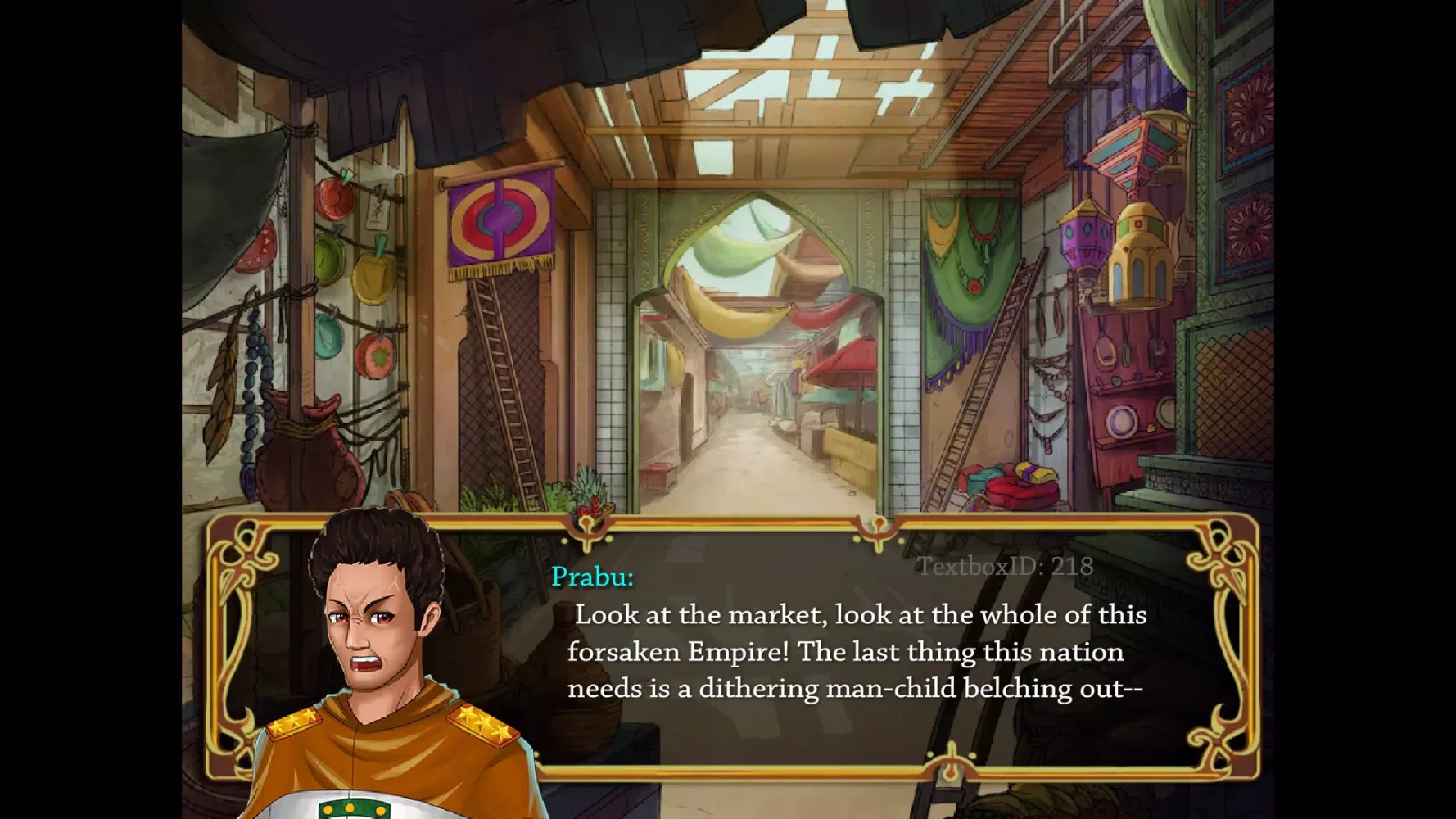
Task: Click Prabu's character portrait
Action: (377, 647)
